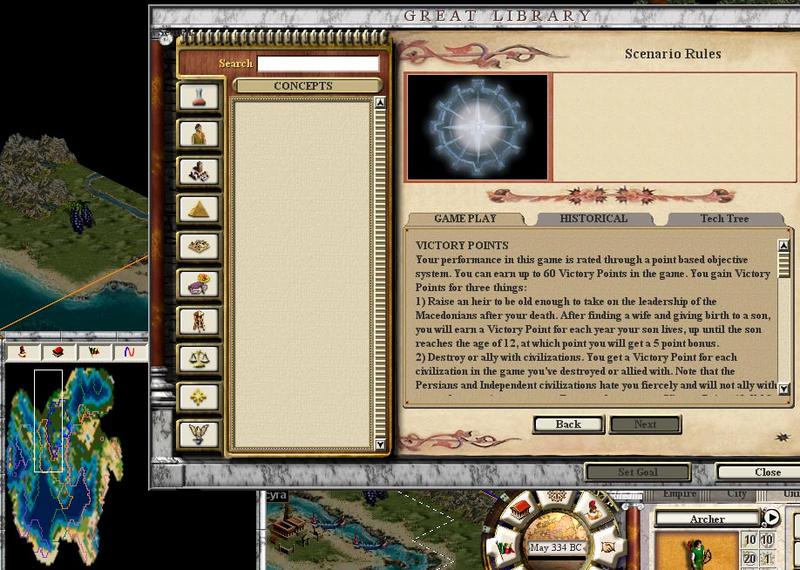Open the flask advances category
This screenshot has height=570, width=800.
[x=198, y=97]
